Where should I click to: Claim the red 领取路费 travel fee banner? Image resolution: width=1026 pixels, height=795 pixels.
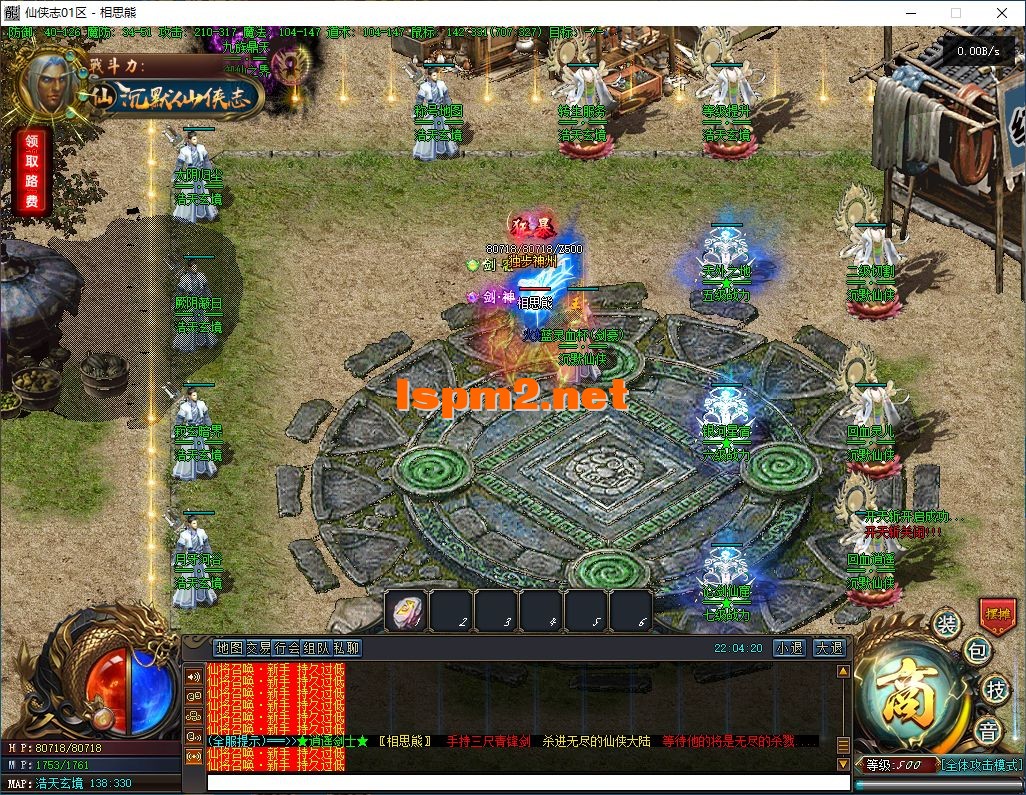30,170
